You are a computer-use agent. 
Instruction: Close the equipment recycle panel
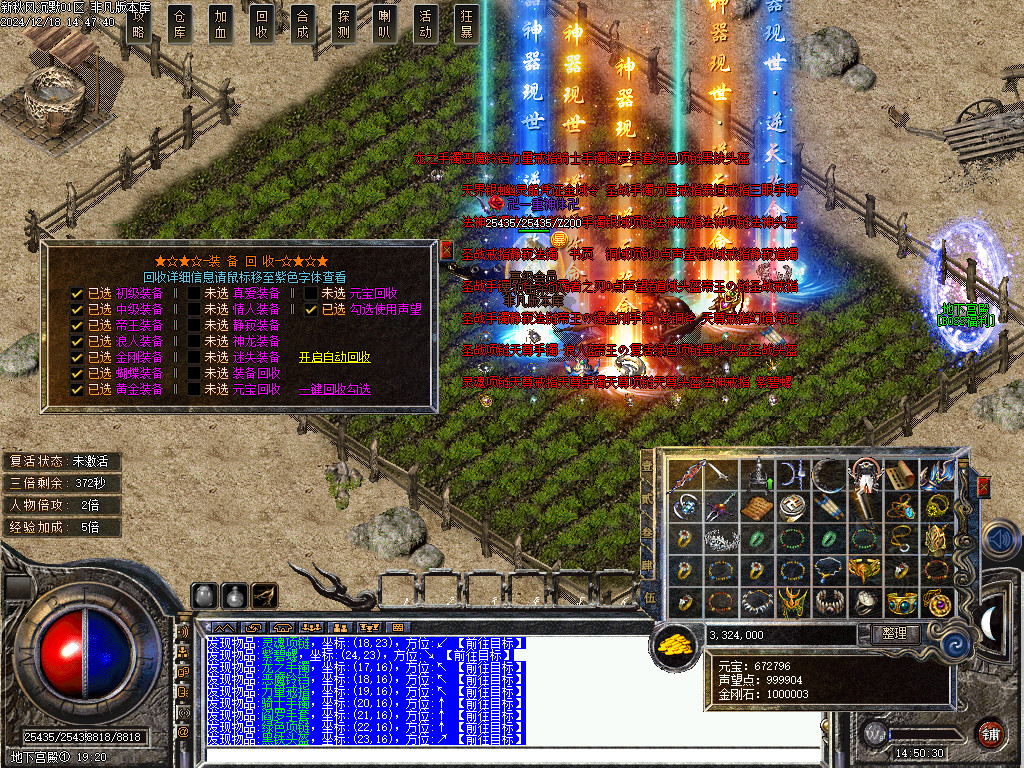(446, 250)
